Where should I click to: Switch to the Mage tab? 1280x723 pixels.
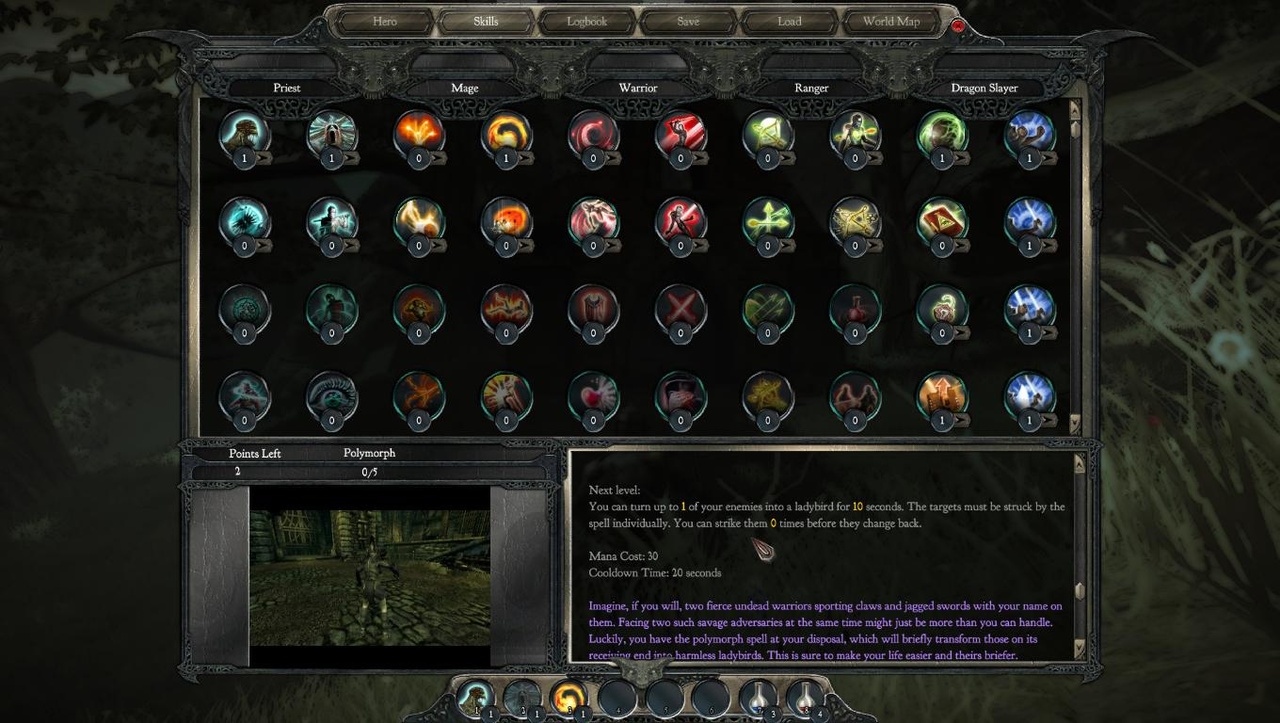[x=464, y=87]
